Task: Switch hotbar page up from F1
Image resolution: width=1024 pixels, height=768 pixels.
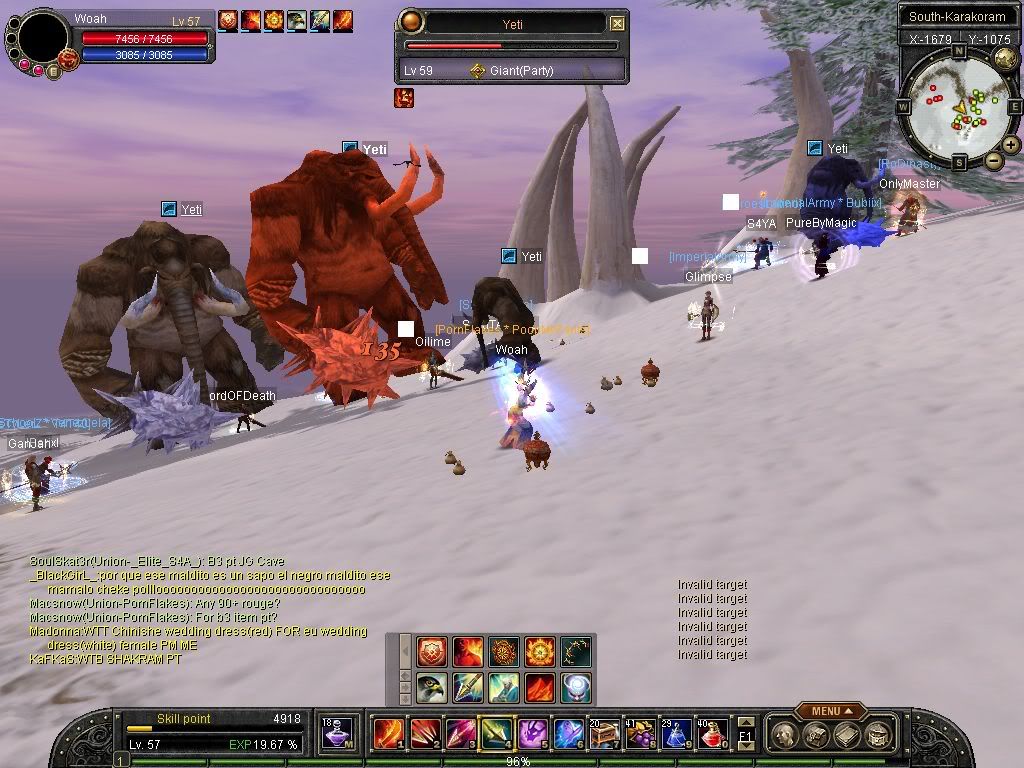Action: pyautogui.click(x=745, y=722)
